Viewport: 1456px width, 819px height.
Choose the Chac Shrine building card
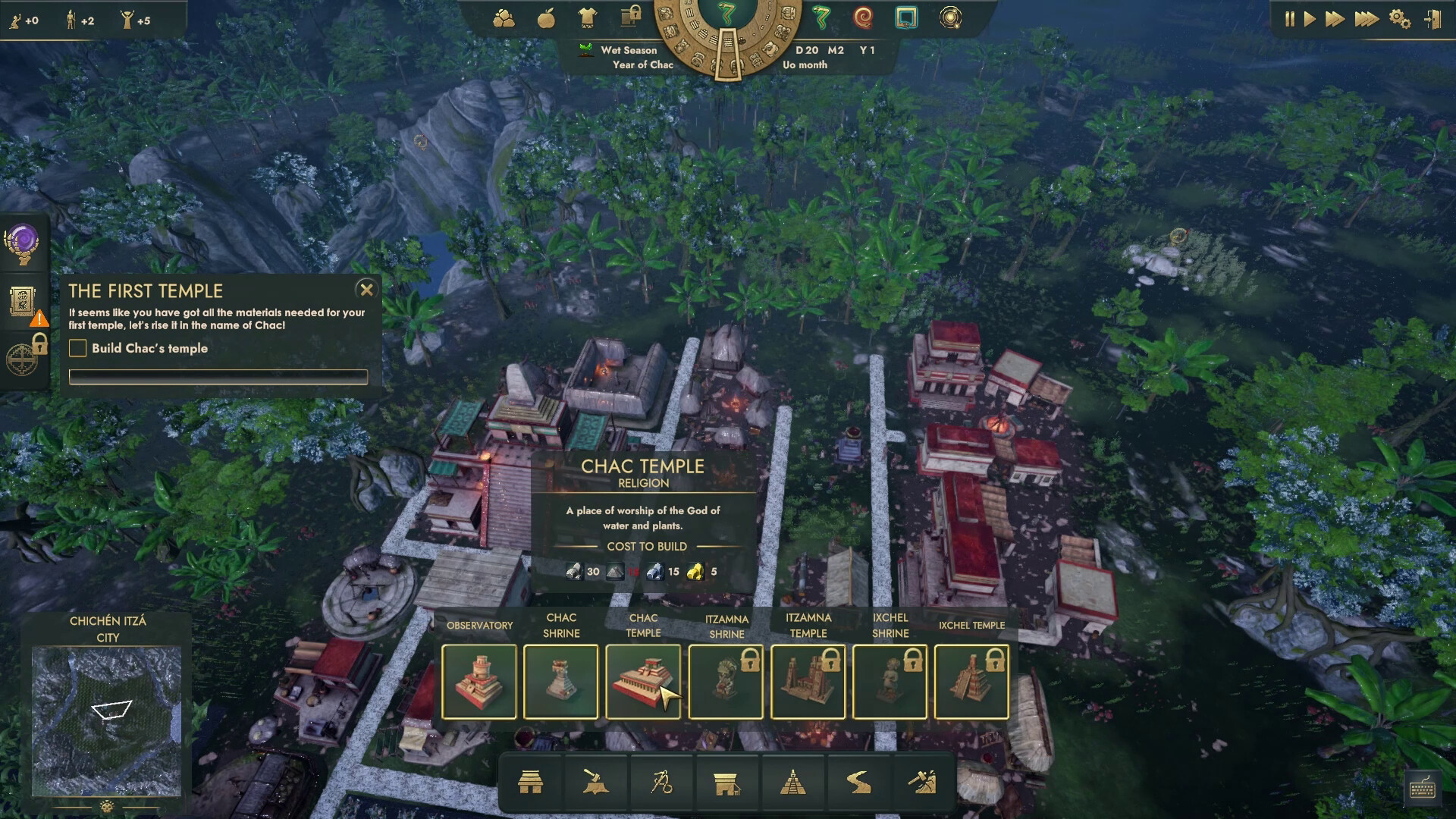(561, 681)
